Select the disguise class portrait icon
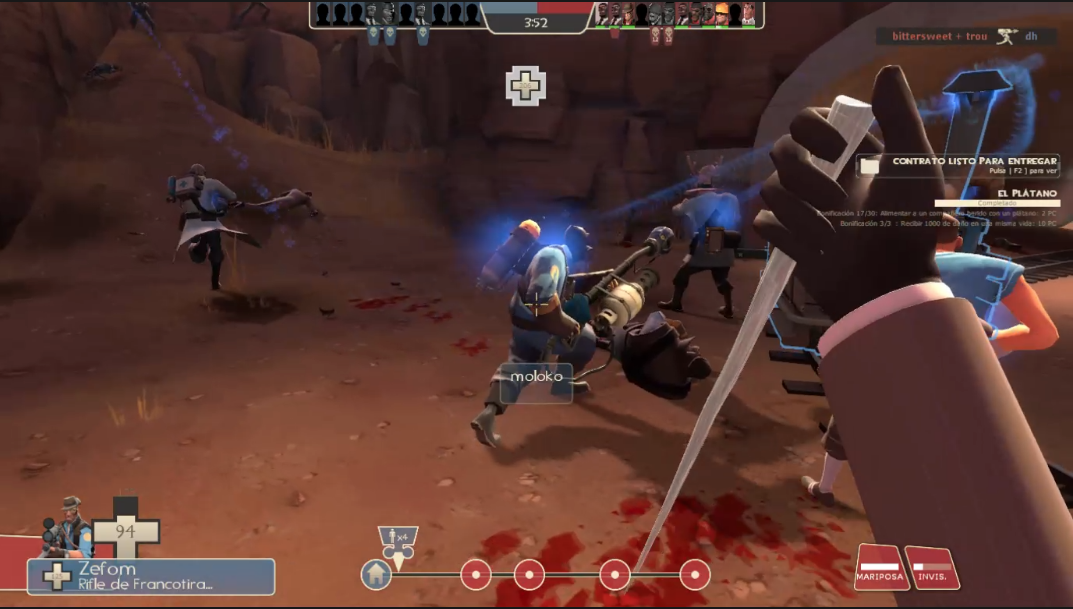This screenshot has width=1073, height=609. coord(67,525)
